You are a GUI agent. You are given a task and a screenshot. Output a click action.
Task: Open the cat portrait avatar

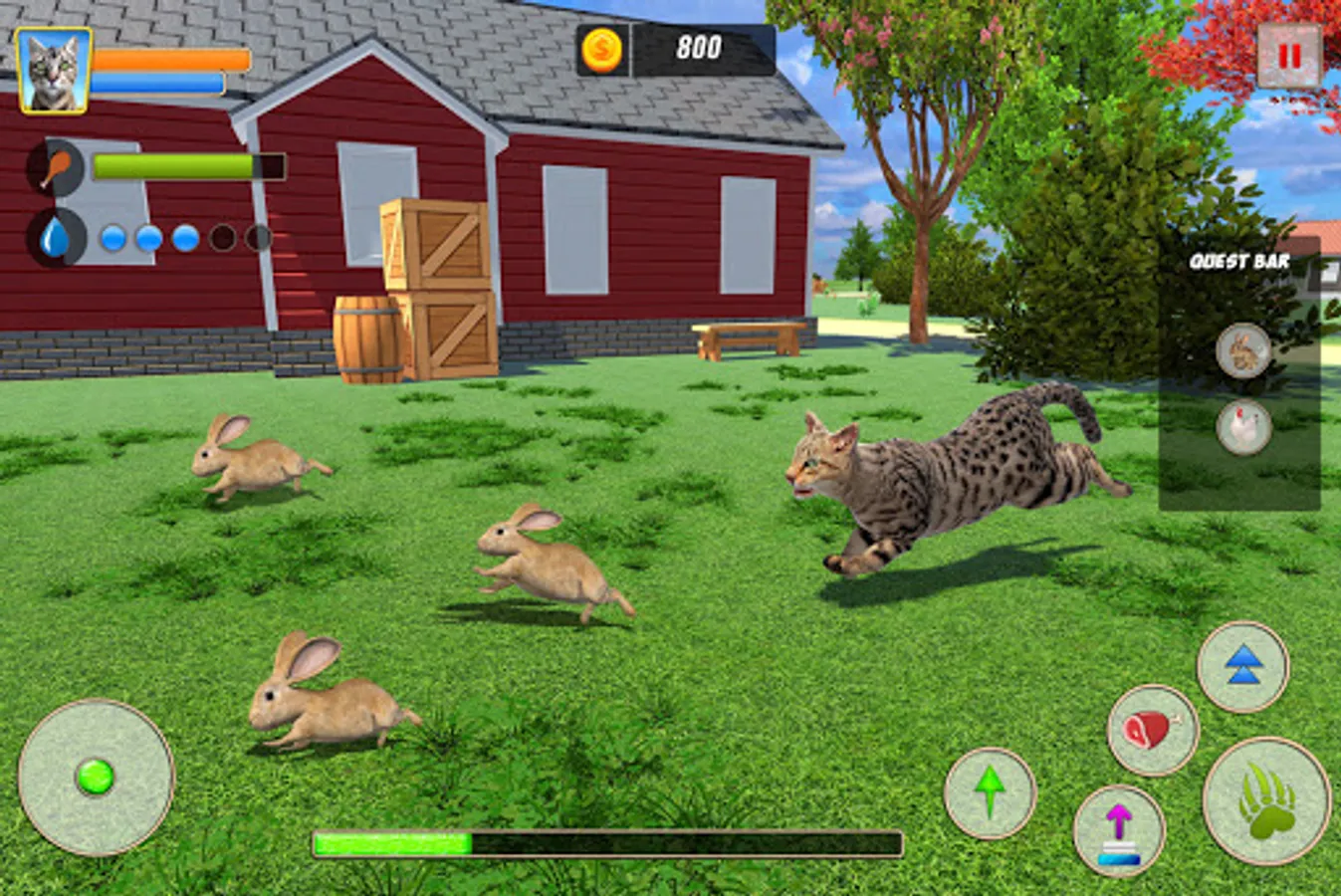pos(54,70)
